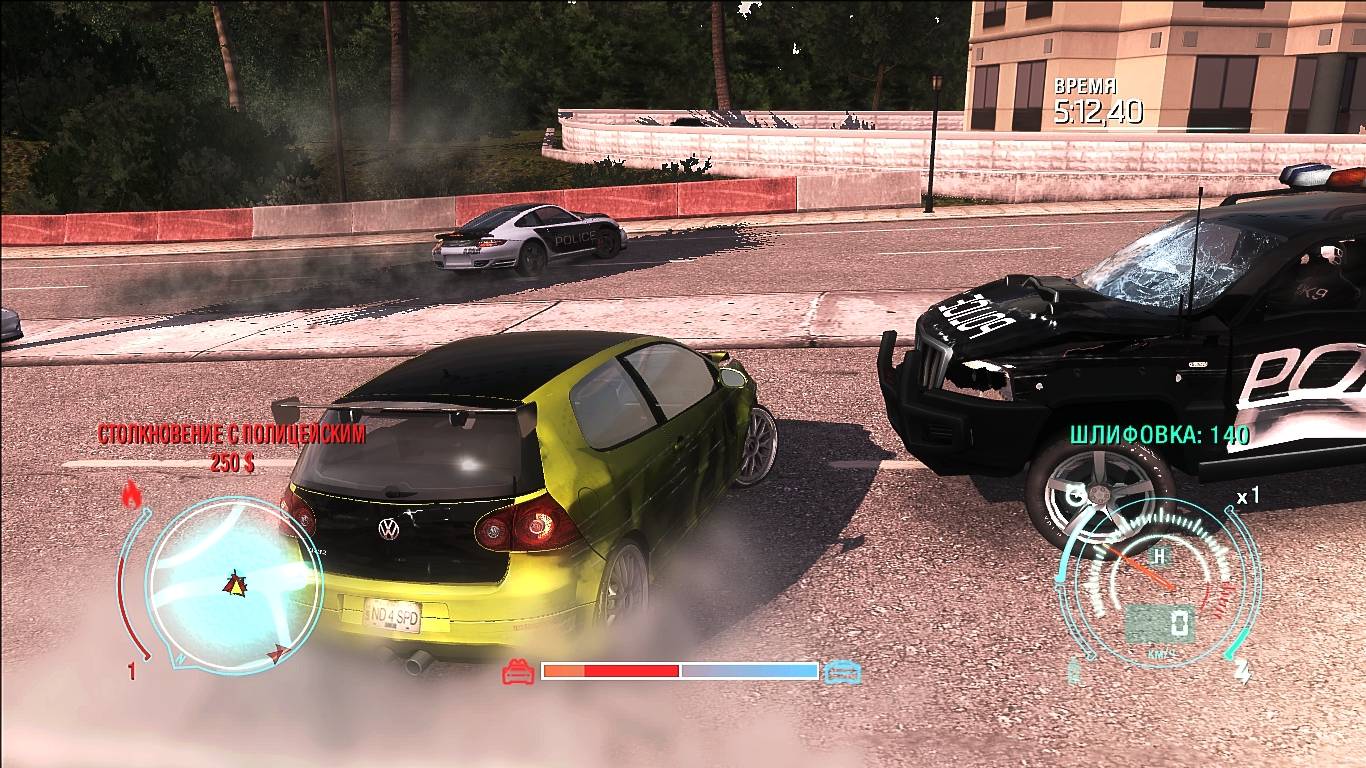The height and width of the screenshot is (768, 1366).
Task: Select the lightning bolt speedbreaker icon
Action: (x=1243, y=668)
